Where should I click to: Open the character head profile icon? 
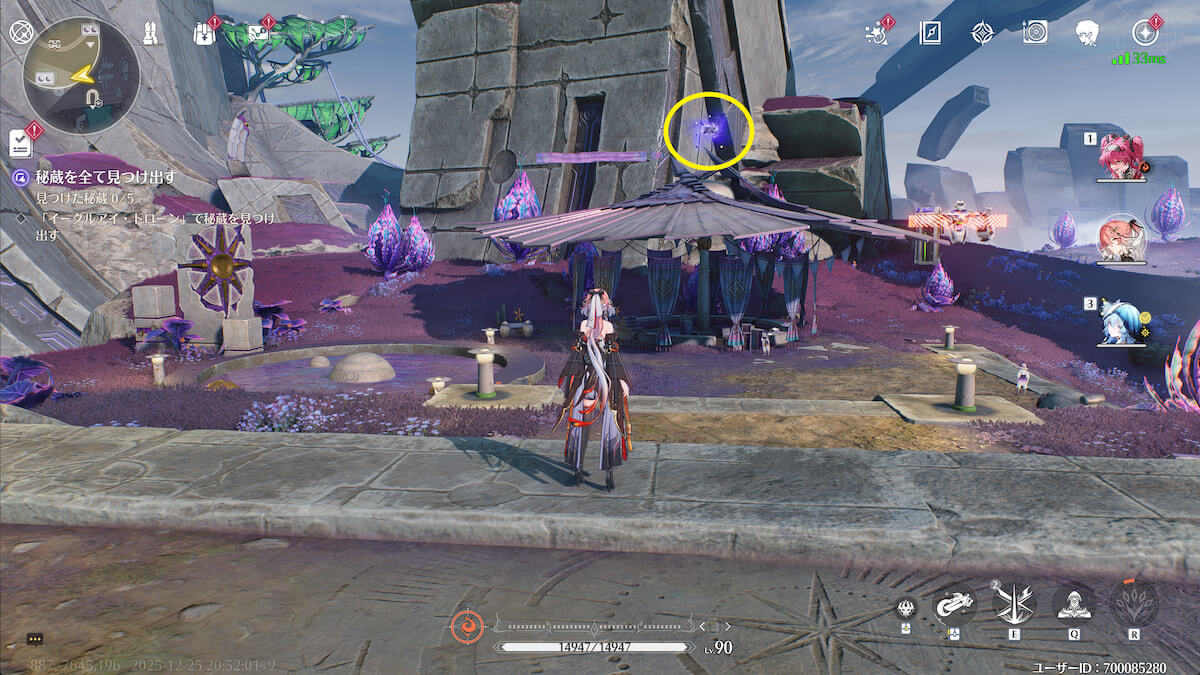(x=1088, y=33)
